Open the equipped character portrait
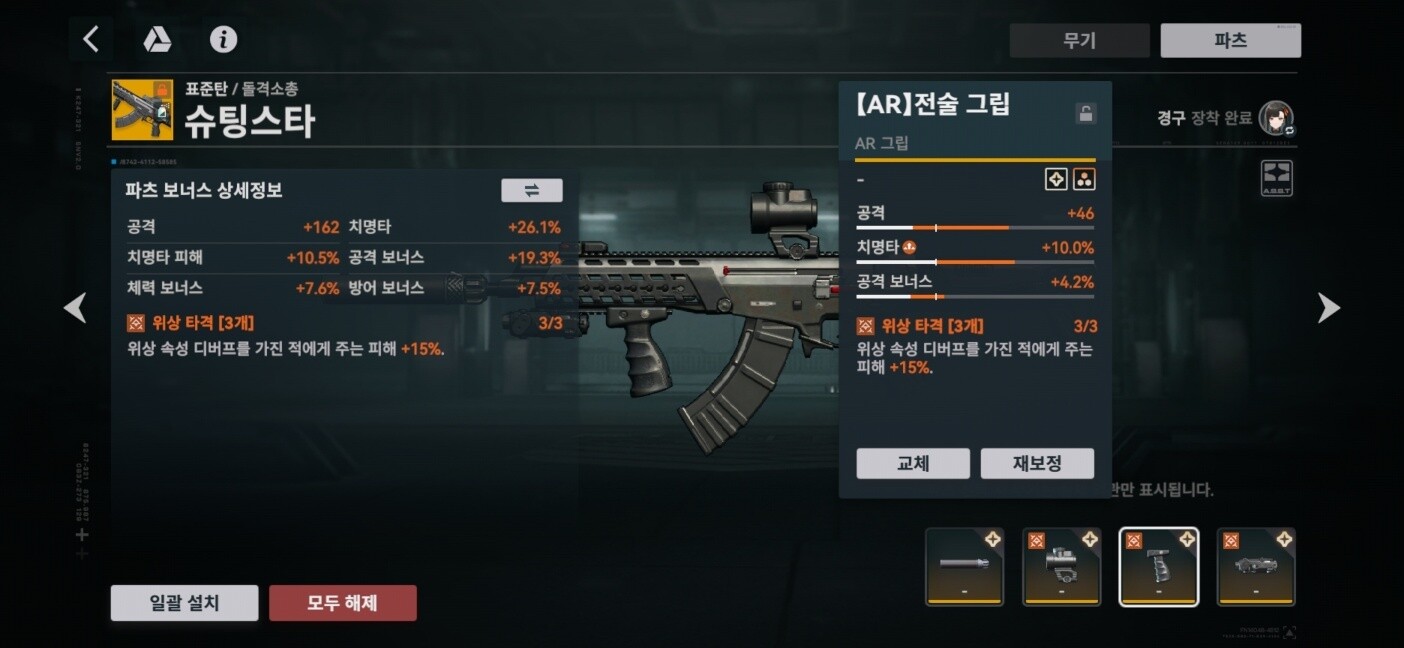1404x648 pixels. [x=1276, y=118]
